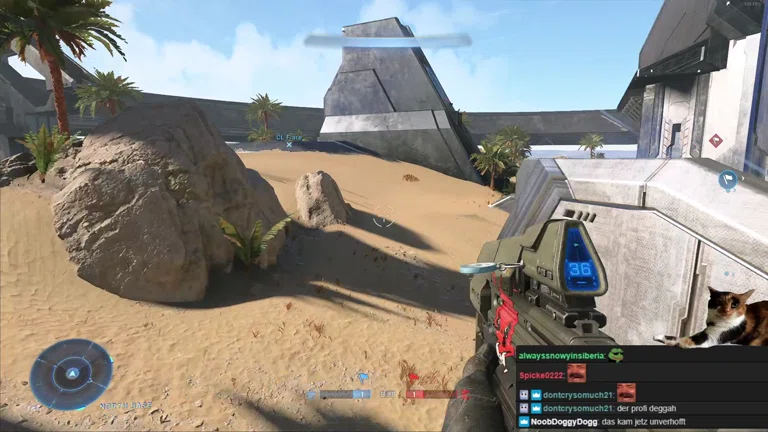The height and width of the screenshot is (432, 768).
Task: Select the blue flag objective marker
Action: click(728, 180)
